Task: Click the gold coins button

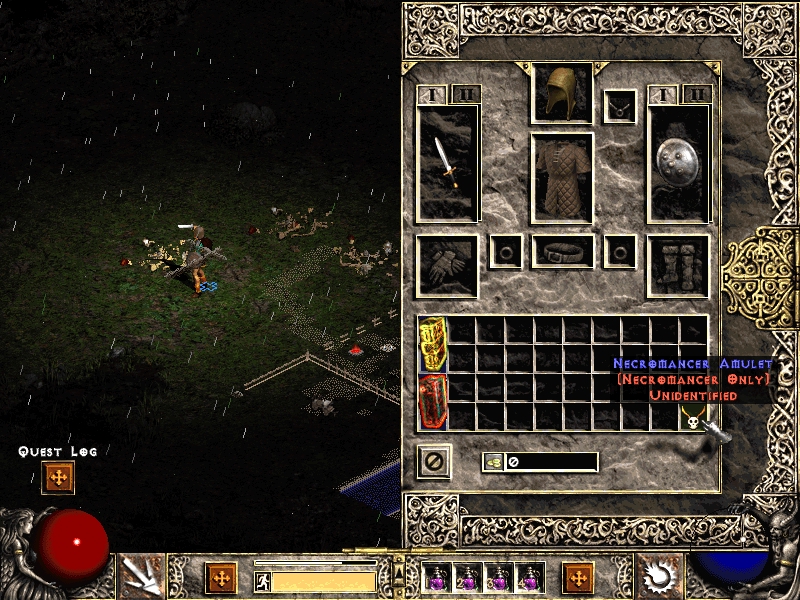Action: point(493,462)
